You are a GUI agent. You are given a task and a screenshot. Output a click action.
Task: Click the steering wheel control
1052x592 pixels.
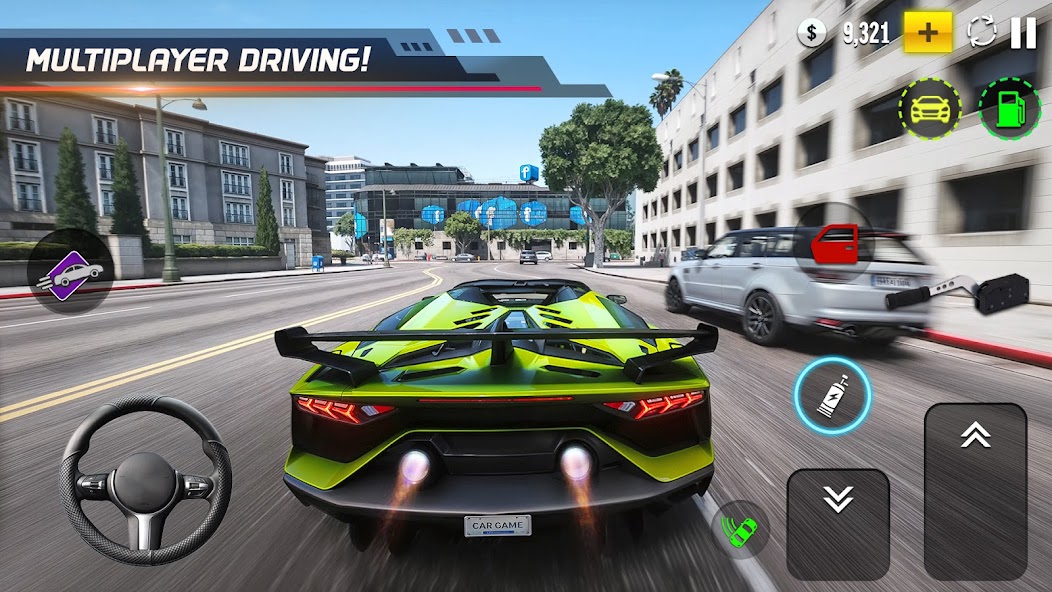[x=146, y=481]
